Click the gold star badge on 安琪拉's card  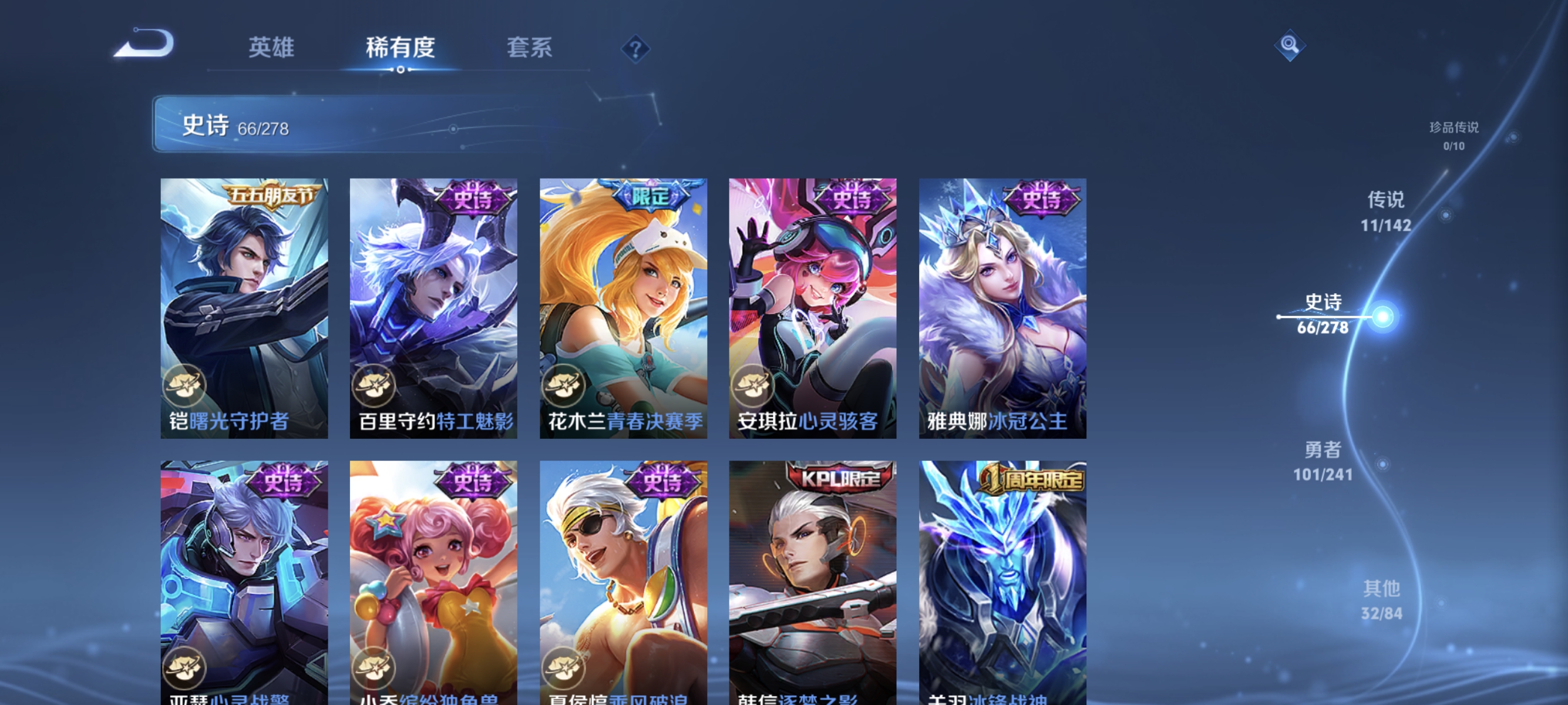[755, 385]
